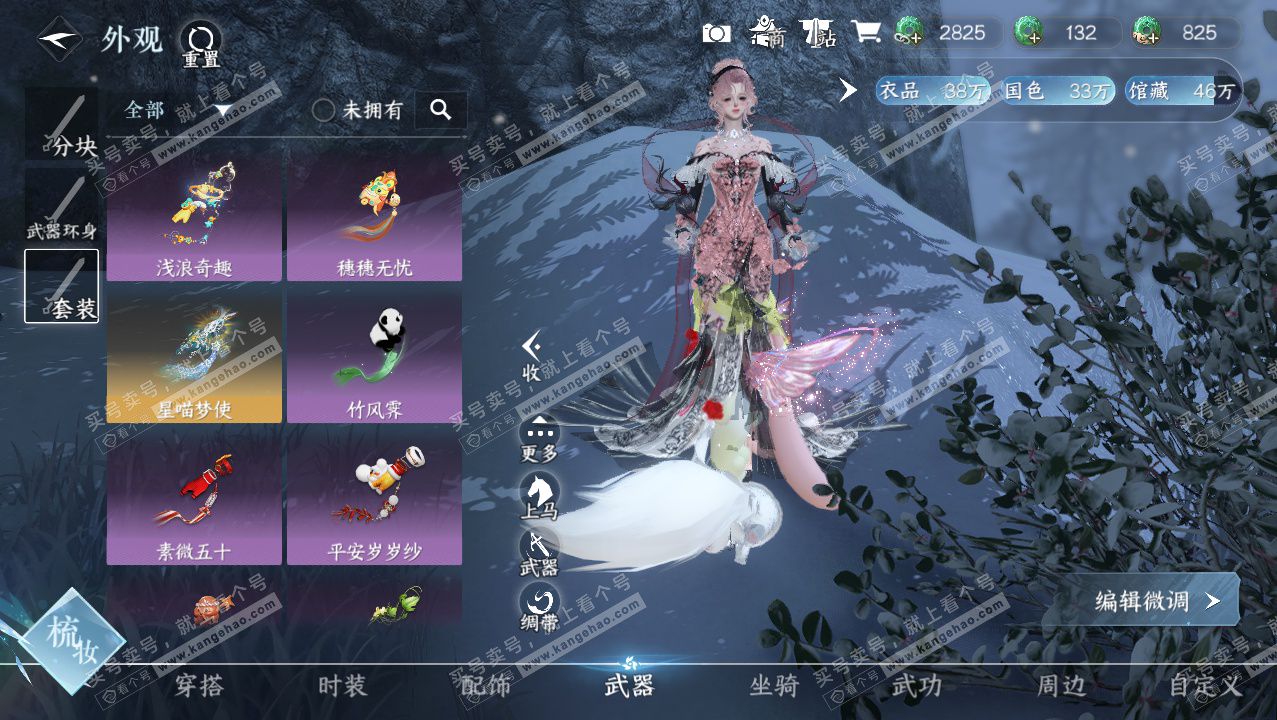Image resolution: width=1277 pixels, height=720 pixels.
Task: Open the 时装 bottom tab
Action: pos(342,686)
